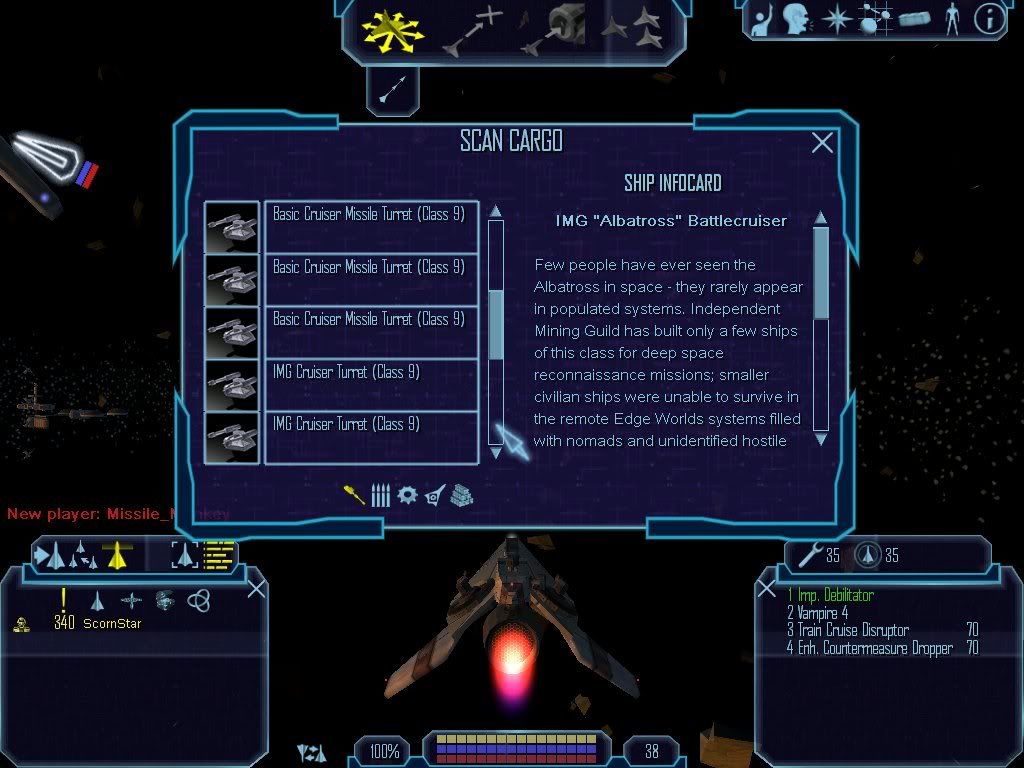Engage the Join Formation maneuver icon
This screenshot has width=1024, height=768.
pos(632,28)
